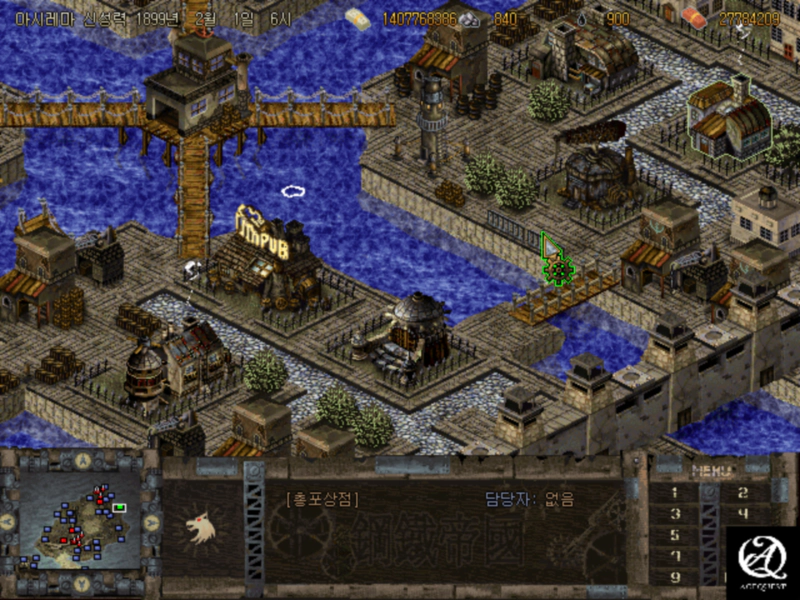Select group number 1
800x600 pixels.
click(674, 492)
